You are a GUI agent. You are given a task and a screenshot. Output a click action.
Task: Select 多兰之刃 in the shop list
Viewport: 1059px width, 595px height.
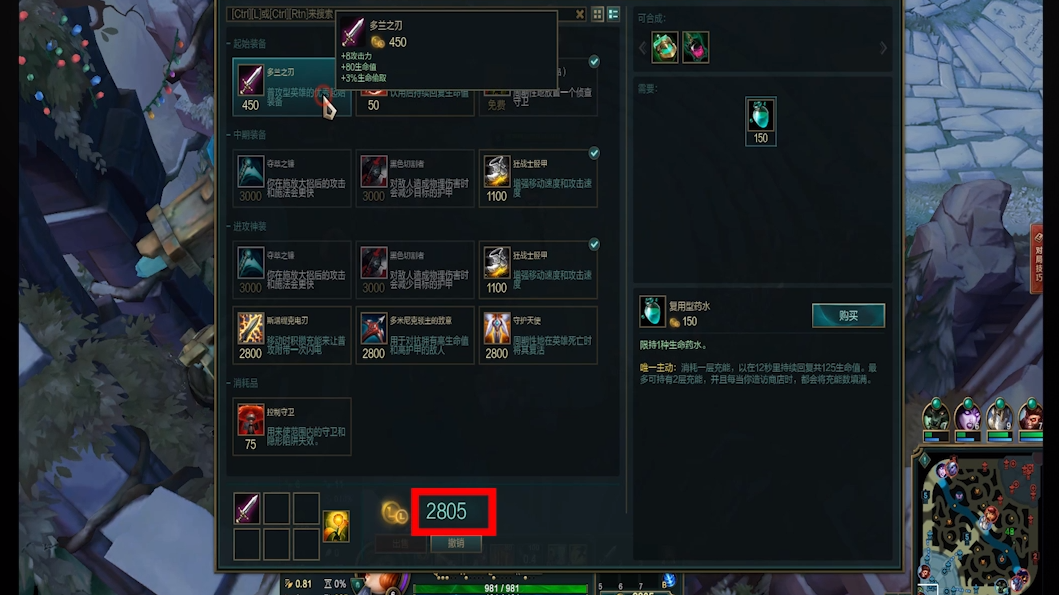[x=281, y=87]
